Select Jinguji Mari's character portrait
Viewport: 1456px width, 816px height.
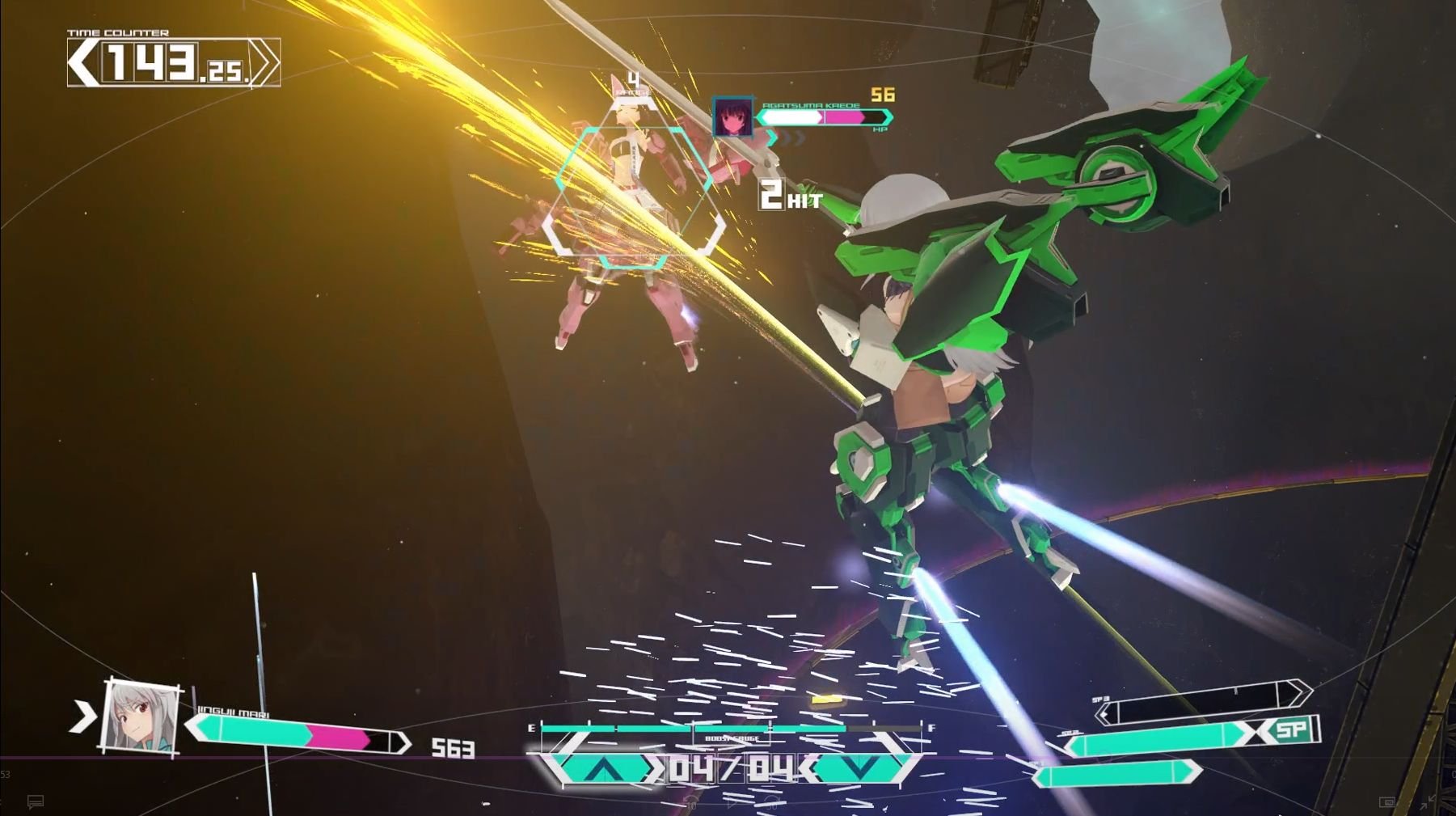[141, 717]
